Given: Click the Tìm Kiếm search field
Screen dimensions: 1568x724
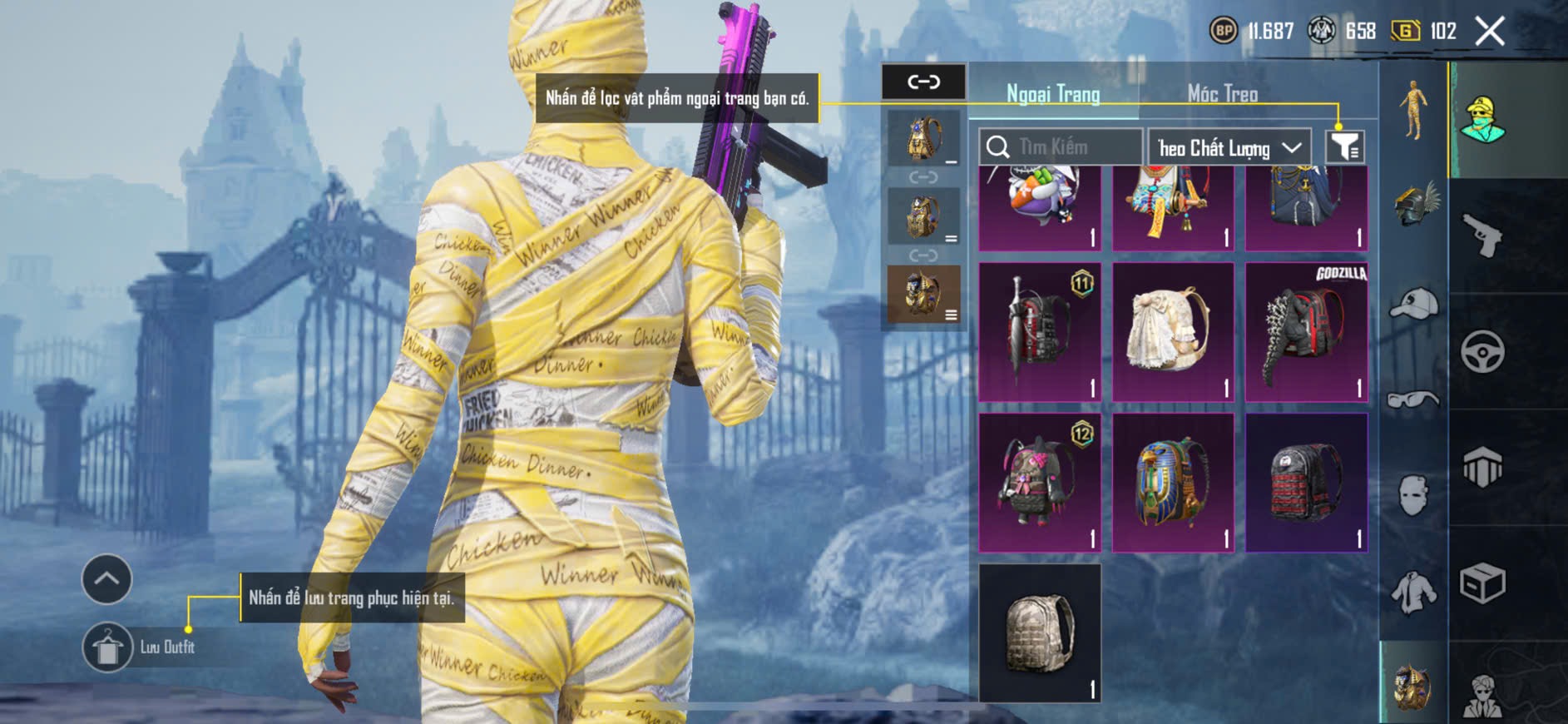Looking at the screenshot, I should tap(1060, 147).
